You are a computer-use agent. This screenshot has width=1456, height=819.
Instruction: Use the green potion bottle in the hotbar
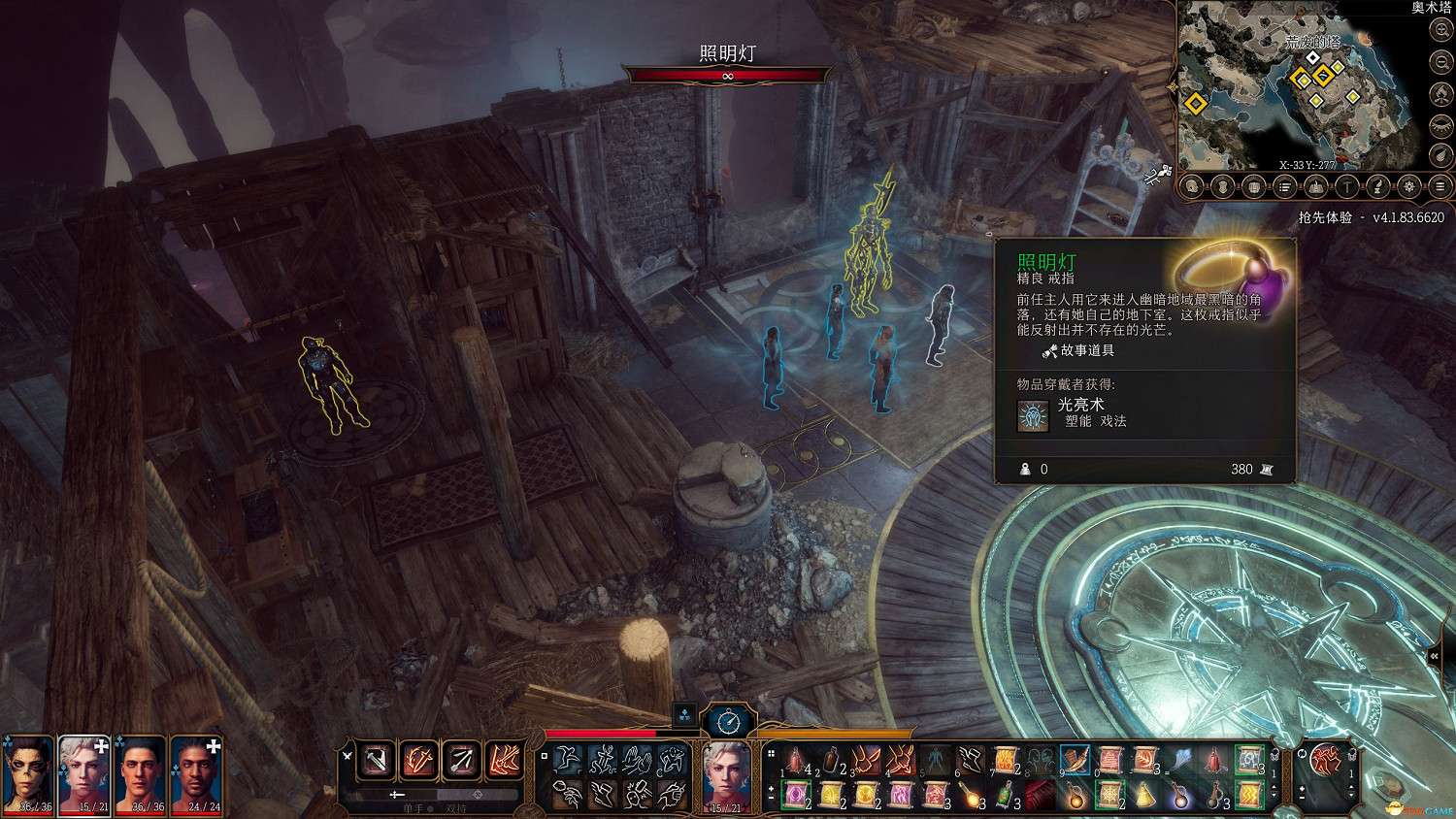pyautogui.click(x=1007, y=796)
